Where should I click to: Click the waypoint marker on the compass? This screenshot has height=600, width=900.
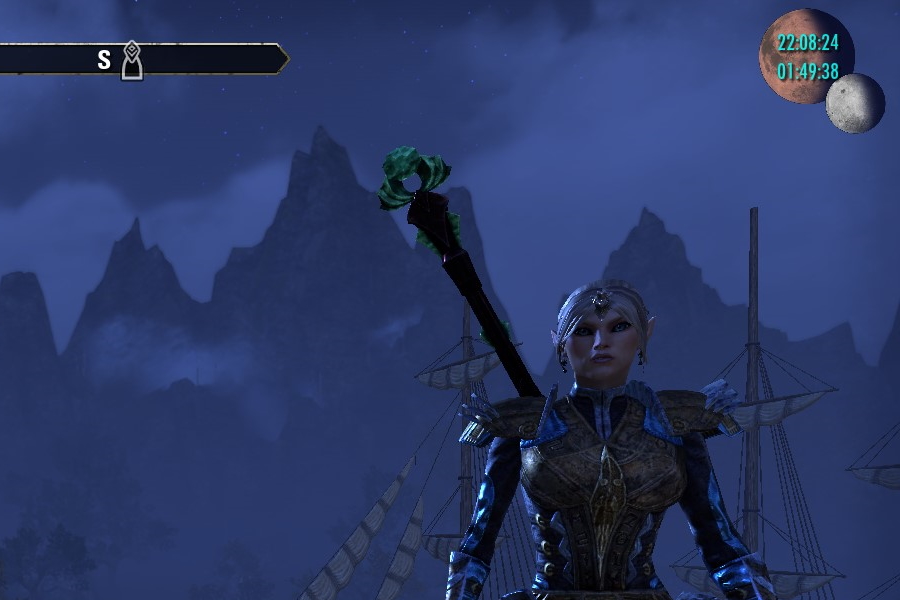pos(131,61)
